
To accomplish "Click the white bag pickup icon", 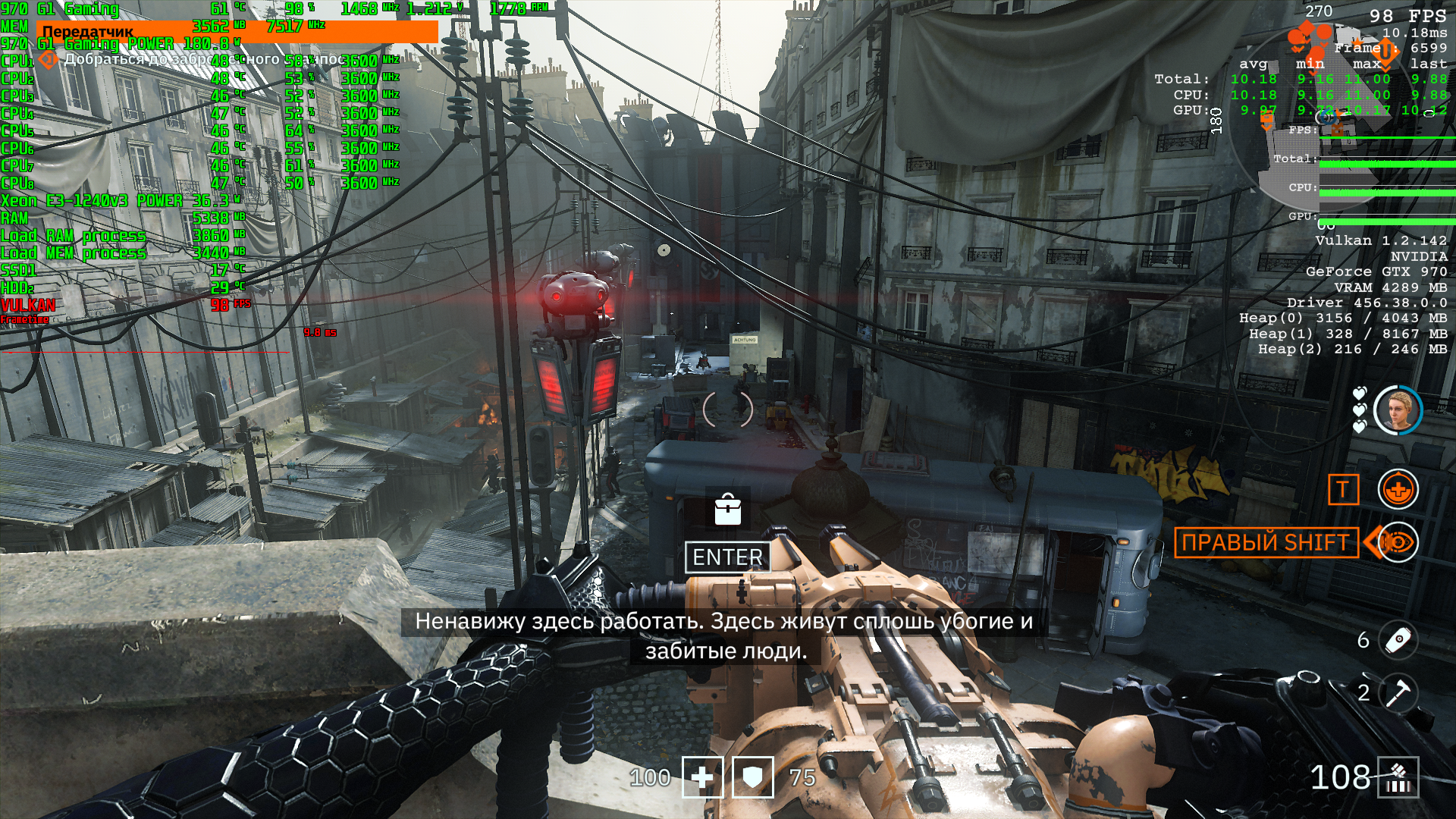I will pos(728,510).
